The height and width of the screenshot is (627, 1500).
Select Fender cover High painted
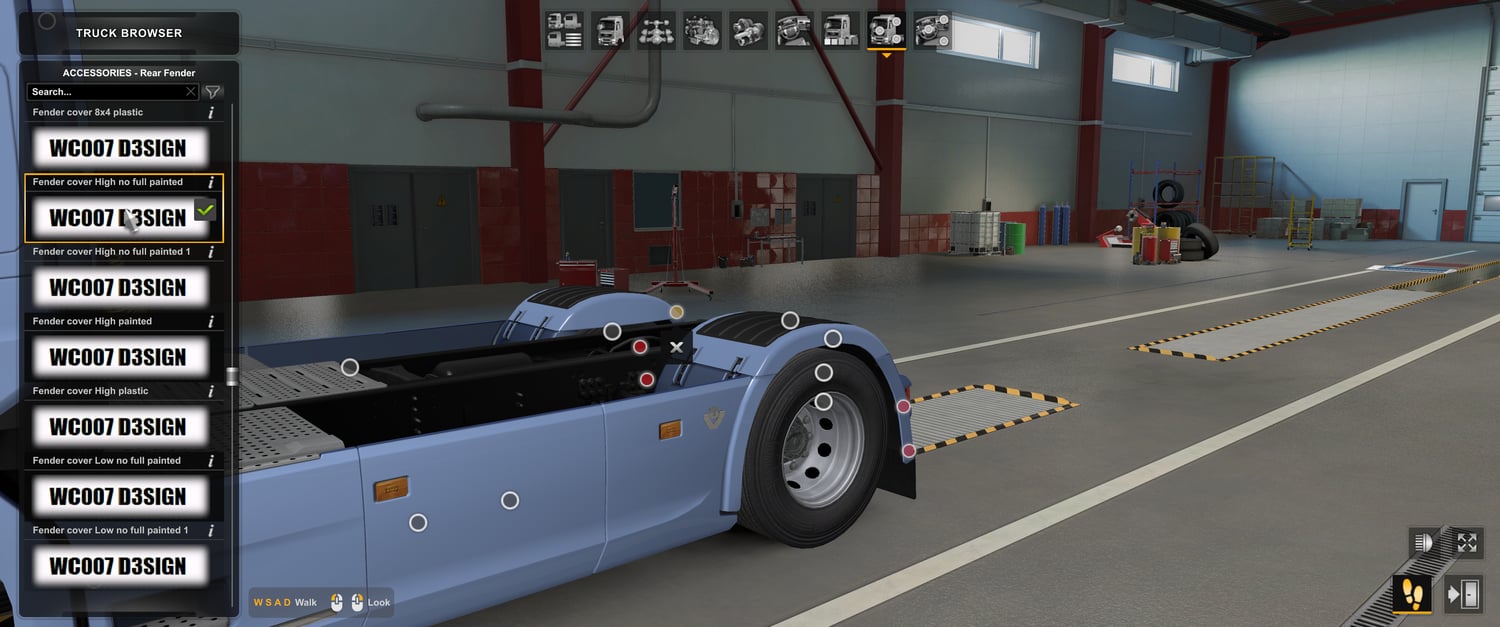pos(118,357)
